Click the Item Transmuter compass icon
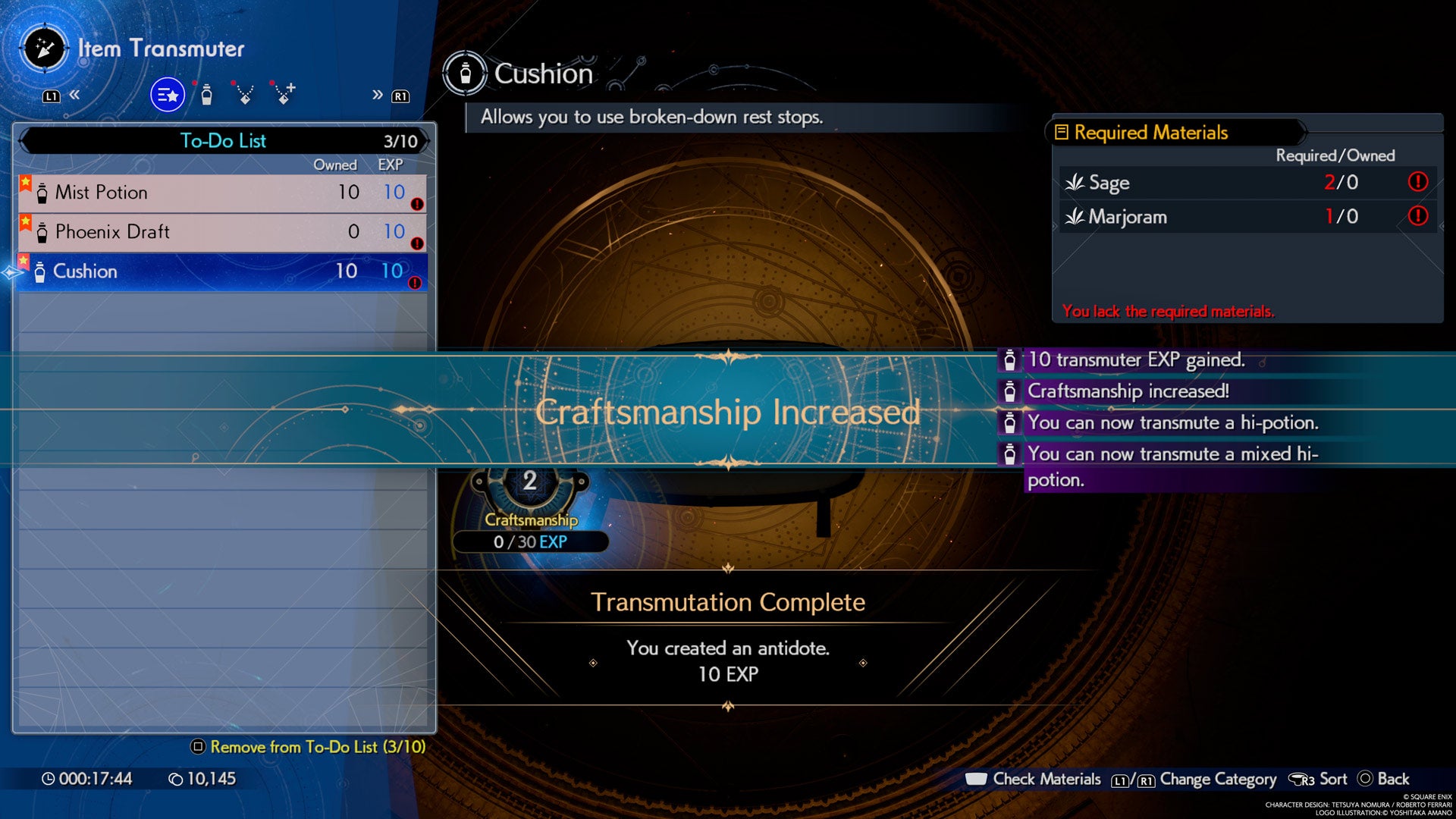Screen dimensions: 1456x819 pyautogui.click(x=43, y=49)
